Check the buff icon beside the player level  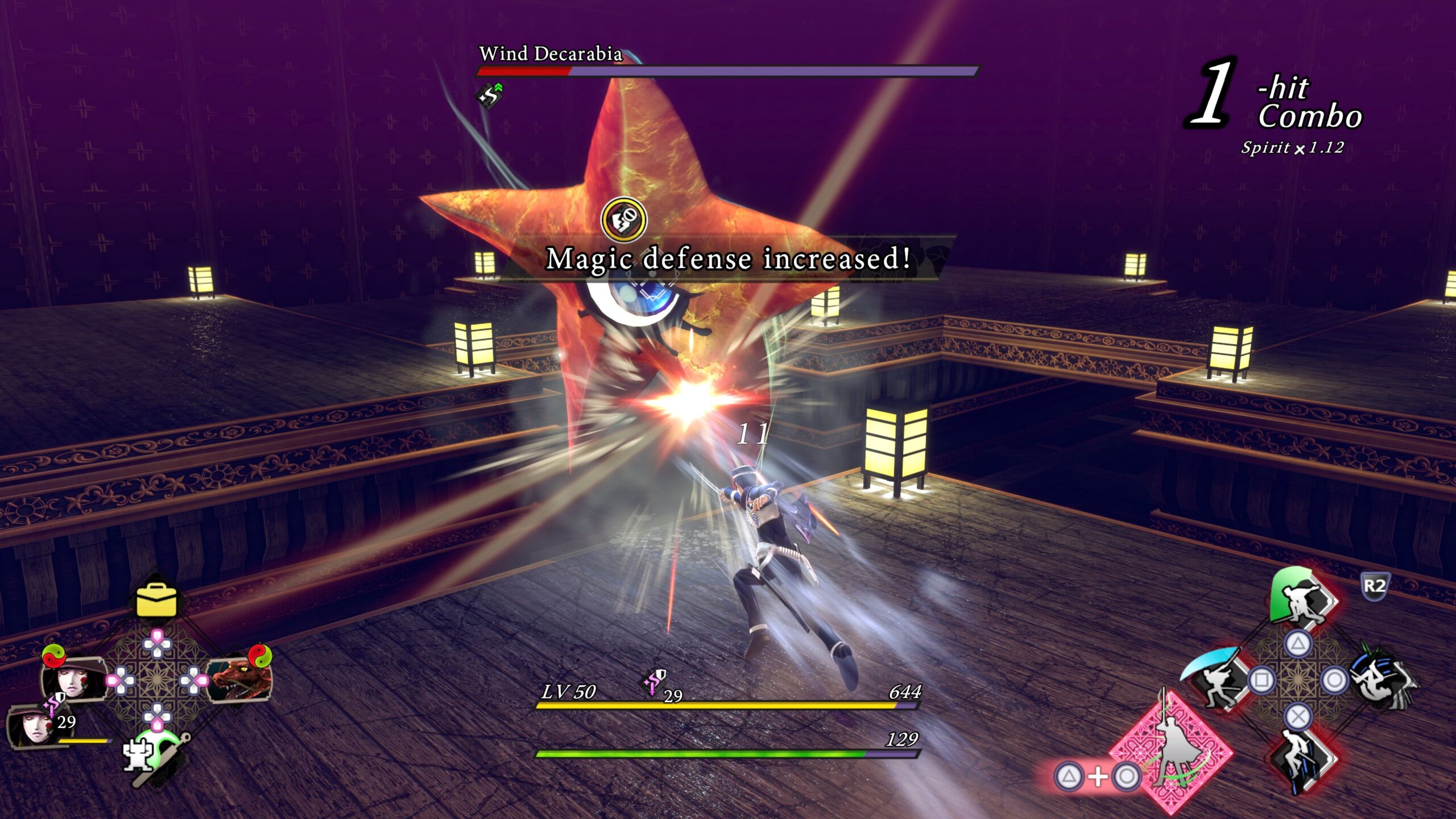(654, 682)
